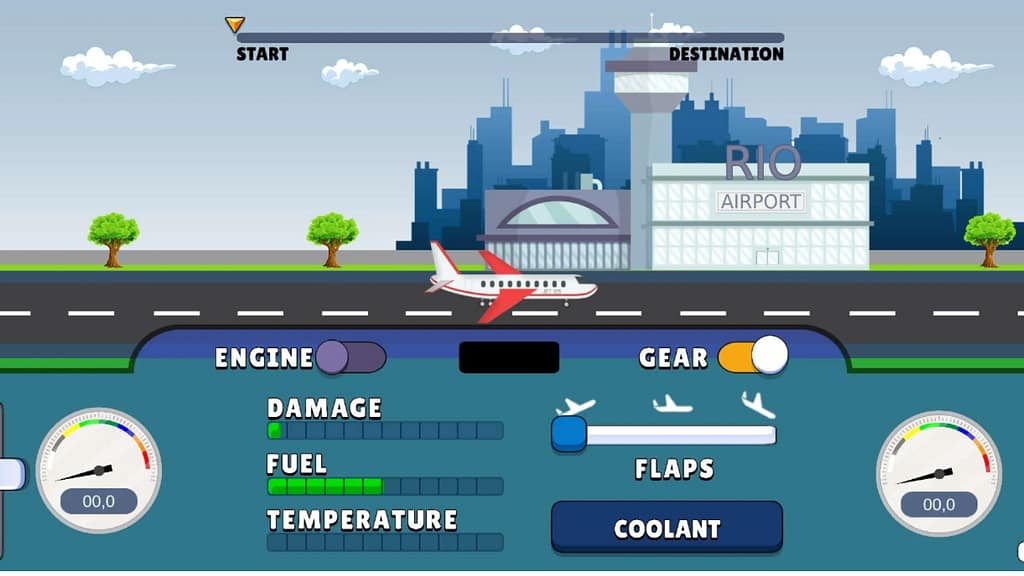Choose the level-flight plane flaps icon
This screenshot has height=576, width=1024.
point(672,404)
